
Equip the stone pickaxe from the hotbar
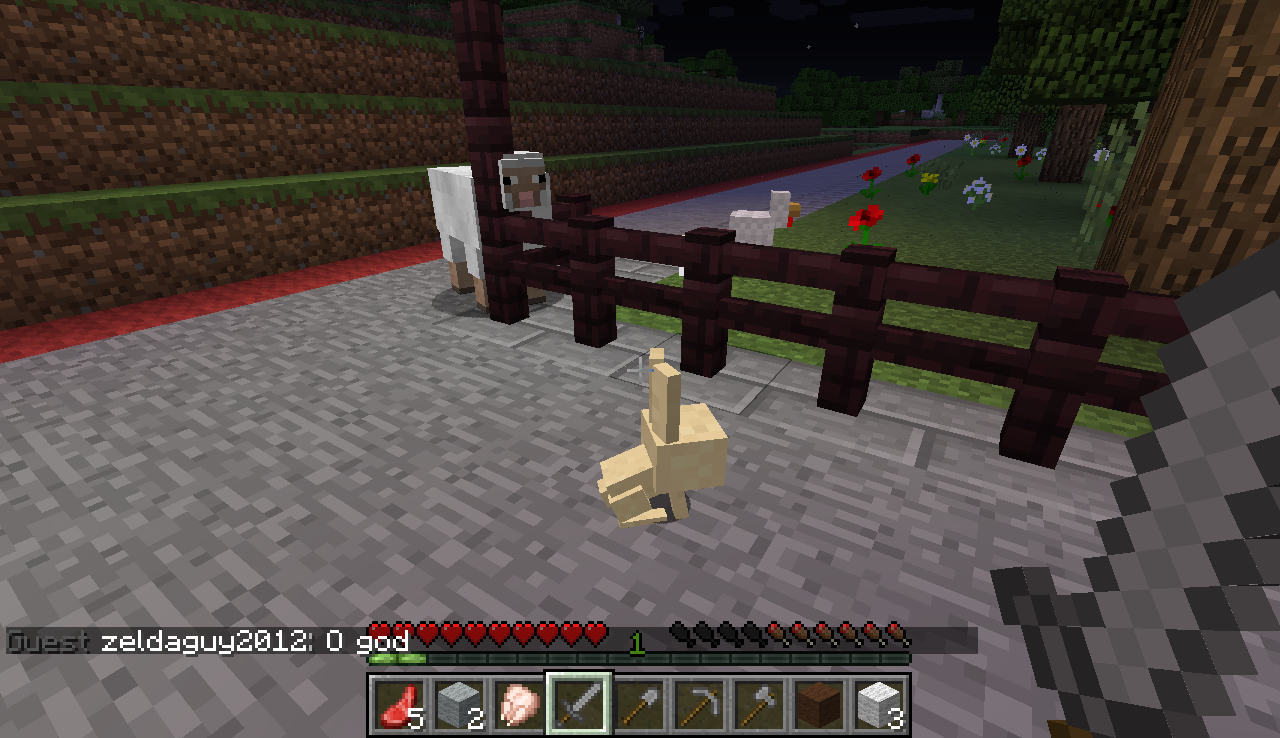click(x=698, y=704)
